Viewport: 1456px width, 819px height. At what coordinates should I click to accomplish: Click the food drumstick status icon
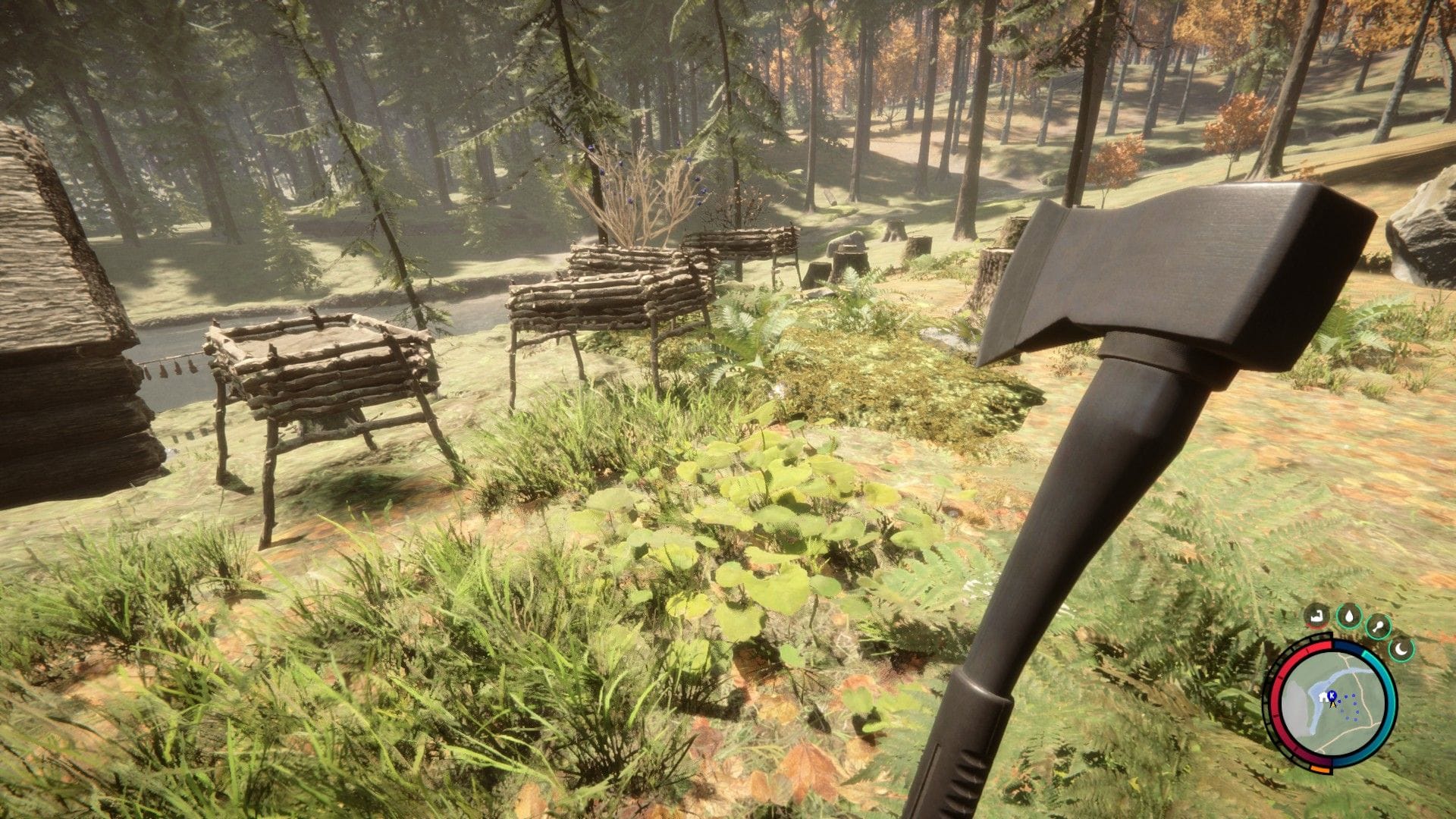(1377, 628)
